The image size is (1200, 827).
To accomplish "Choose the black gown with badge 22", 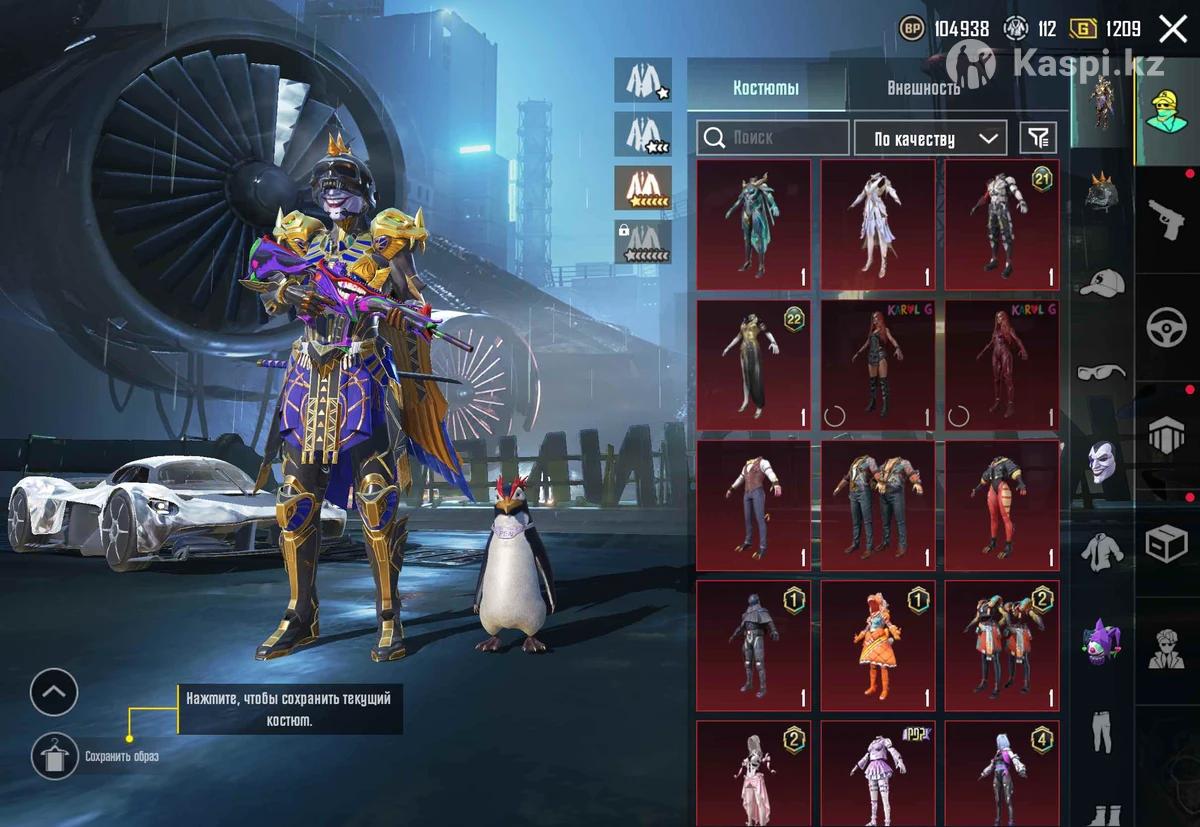I will tap(753, 365).
